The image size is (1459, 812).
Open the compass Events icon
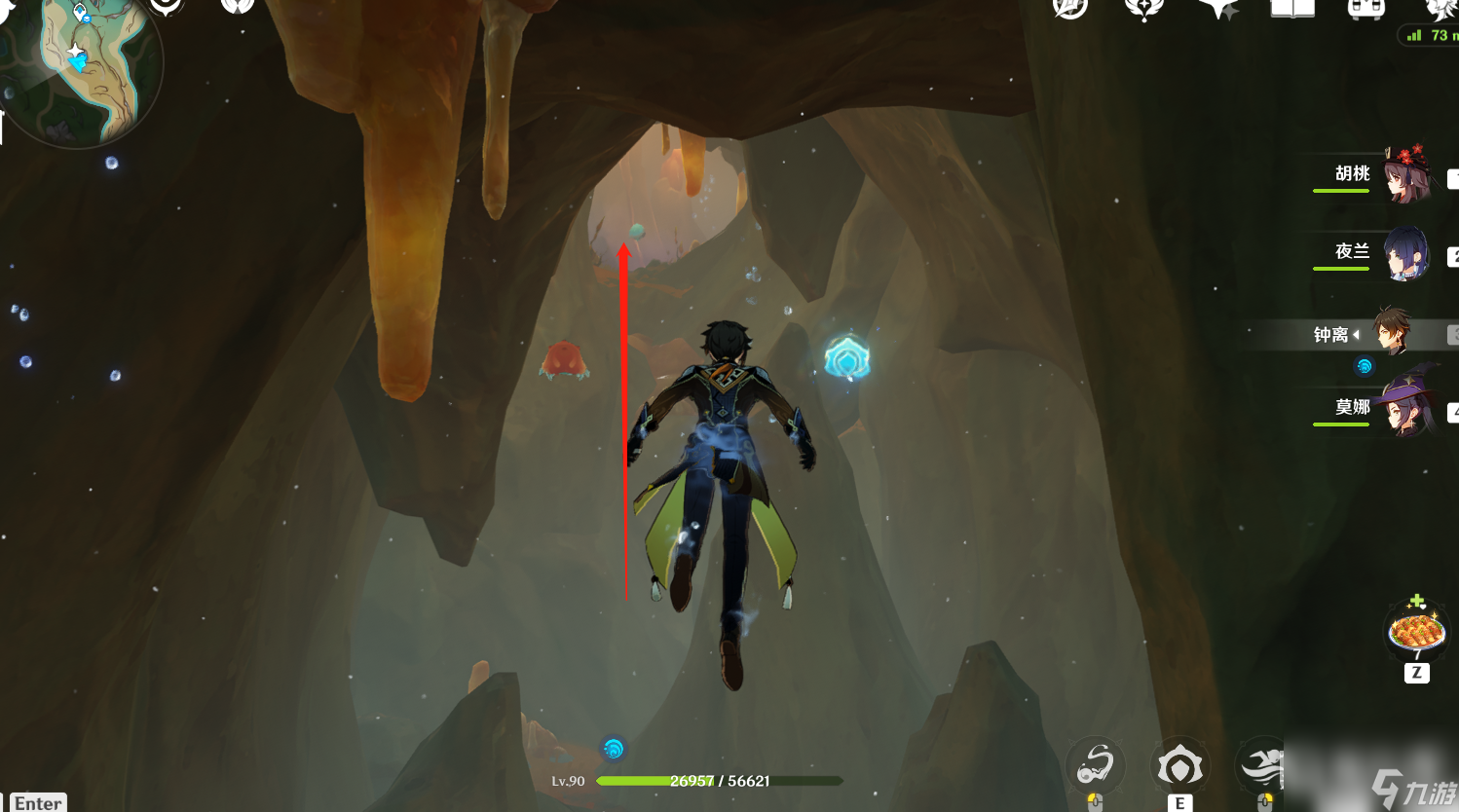click(1070, 8)
